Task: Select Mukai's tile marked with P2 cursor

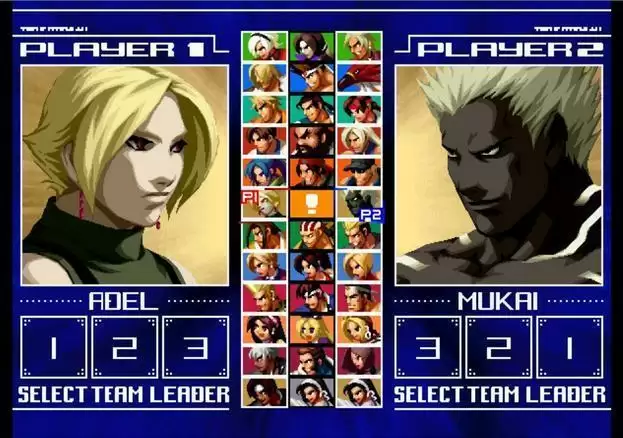Action: [357, 203]
